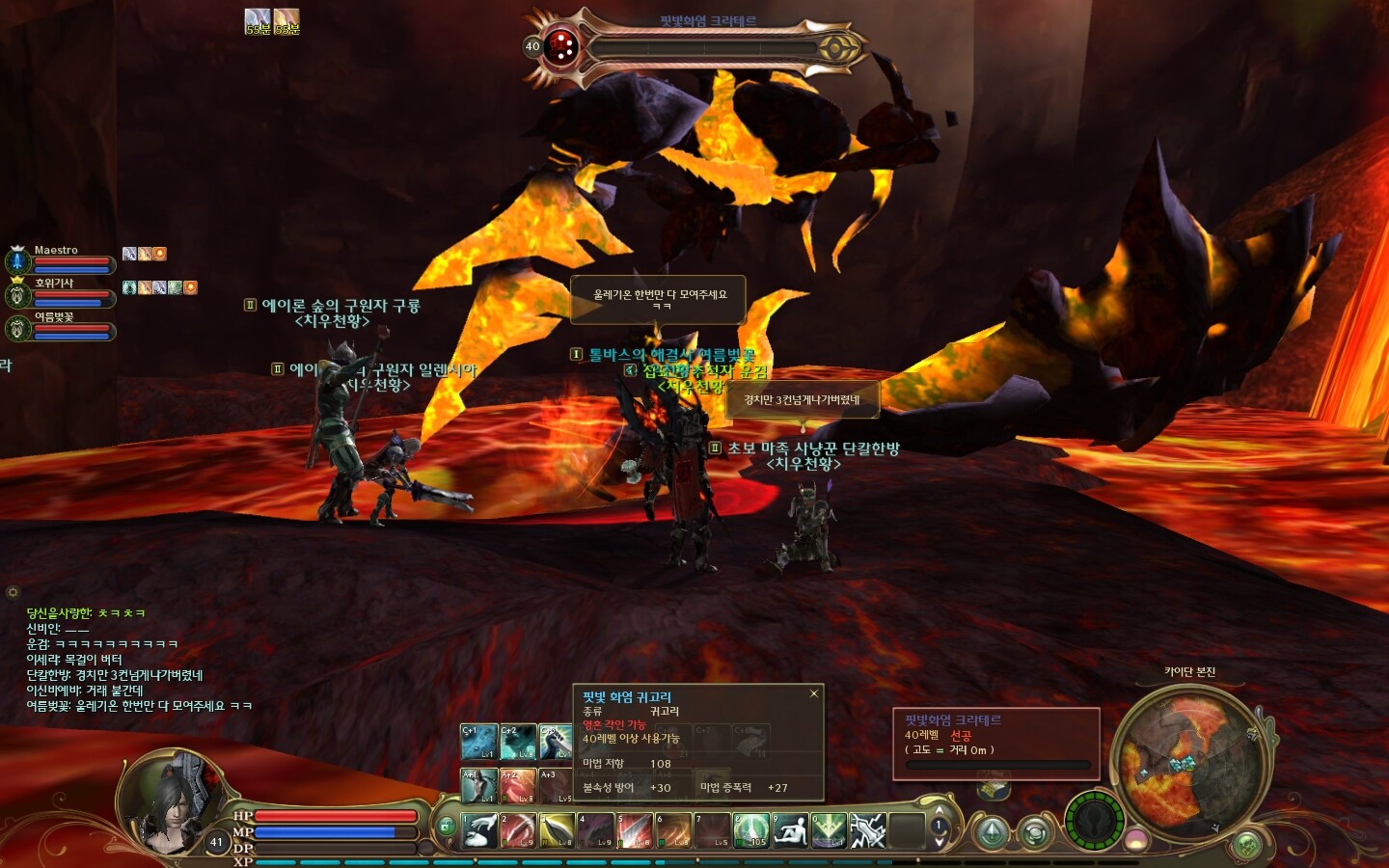This screenshot has width=1389, height=868.
Task: Use the lightning sword skill icon
Action: (x=867, y=830)
